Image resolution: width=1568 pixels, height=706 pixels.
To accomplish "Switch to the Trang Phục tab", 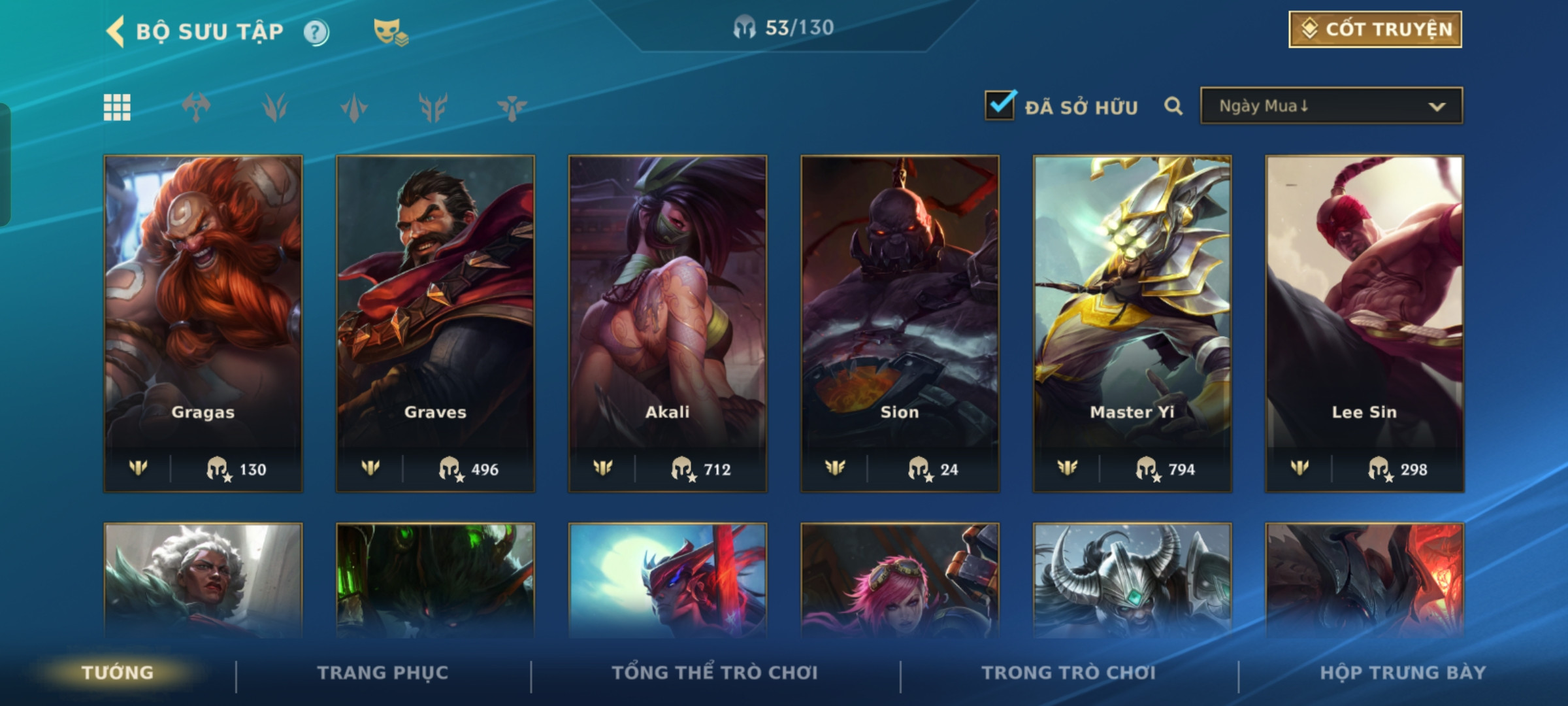I will pyautogui.click(x=383, y=673).
